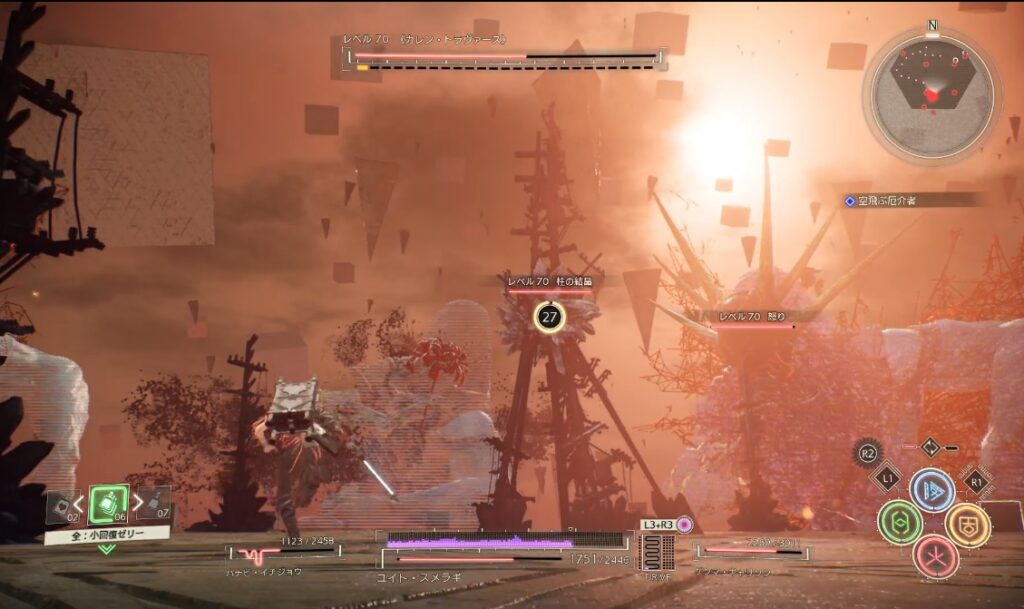Open the circular minimap
1024x609 pixels.
932,95
